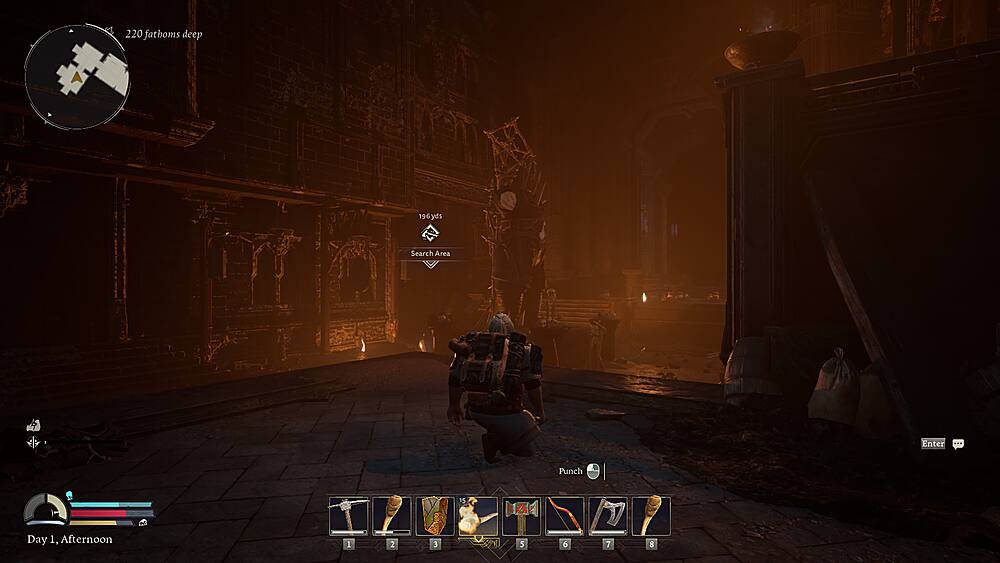
Task: Equip the ornate shield in slot 3
Action: point(435,516)
